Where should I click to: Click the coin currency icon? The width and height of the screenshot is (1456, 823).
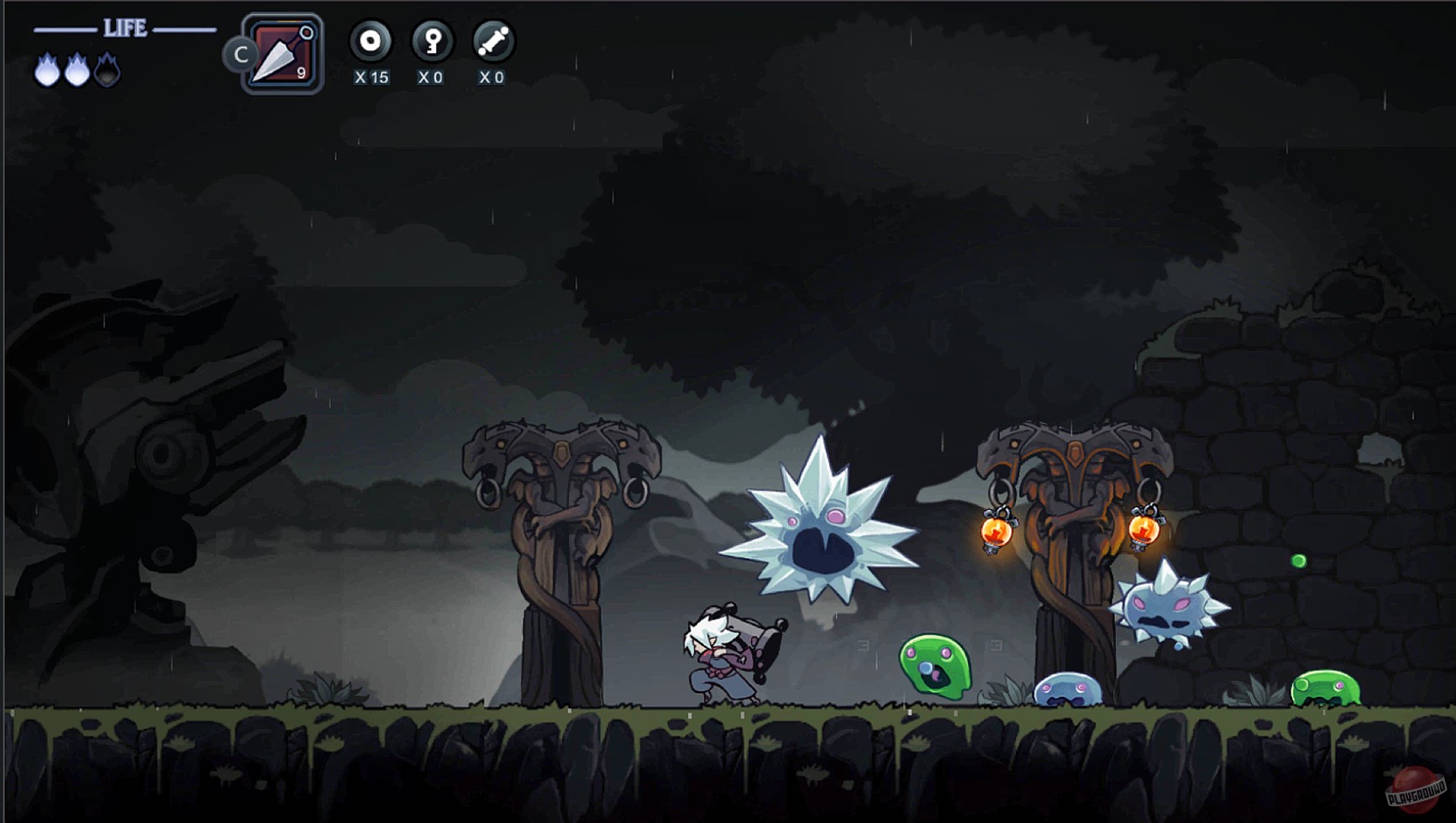pyautogui.click(x=370, y=39)
